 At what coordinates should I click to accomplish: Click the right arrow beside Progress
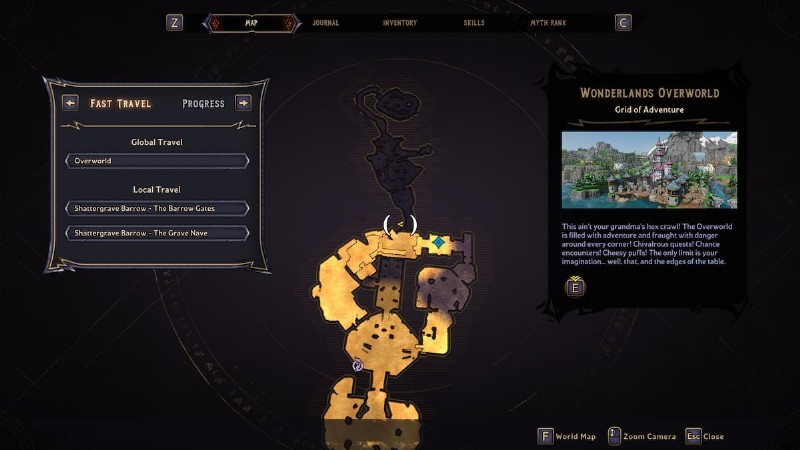pyautogui.click(x=243, y=102)
